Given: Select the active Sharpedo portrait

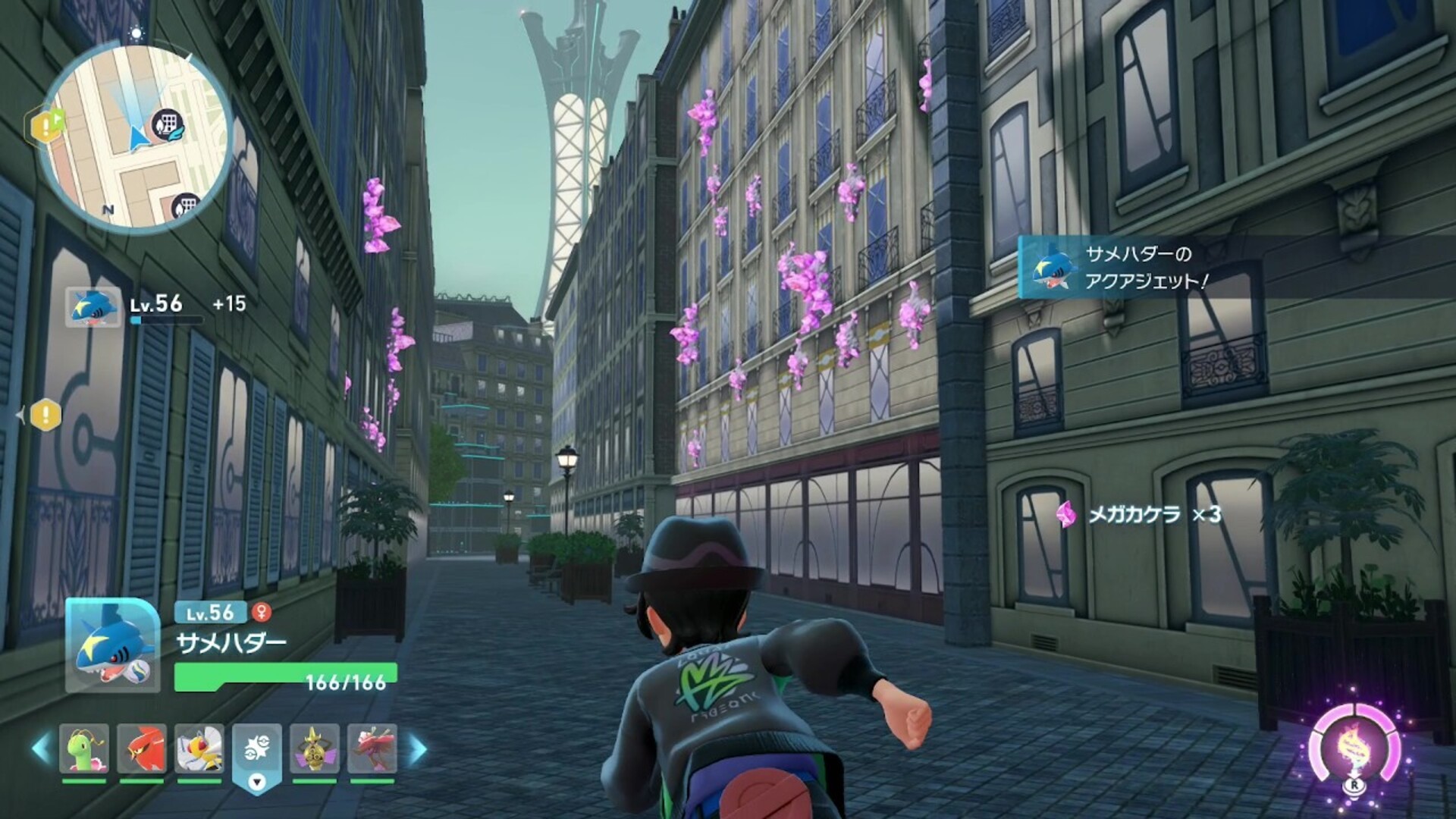Looking at the screenshot, I should point(112,645).
